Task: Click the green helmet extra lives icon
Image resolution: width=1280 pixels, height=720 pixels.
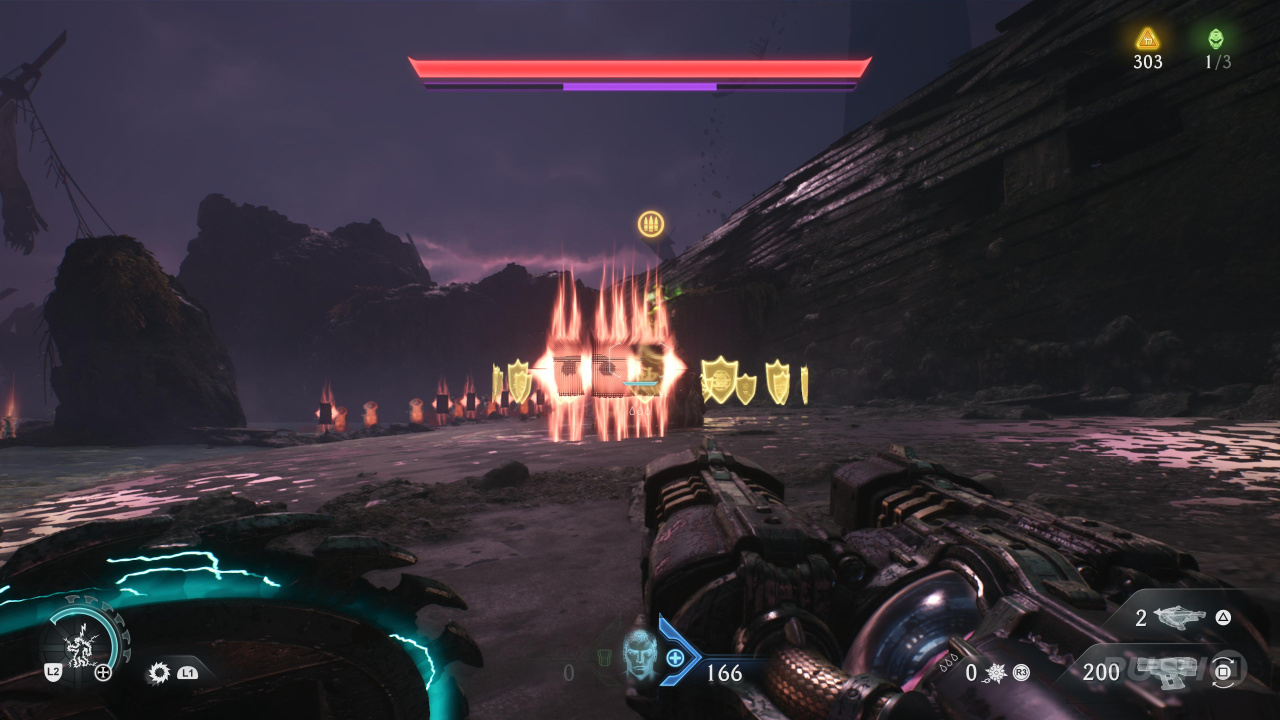Action: click(x=1216, y=39)
